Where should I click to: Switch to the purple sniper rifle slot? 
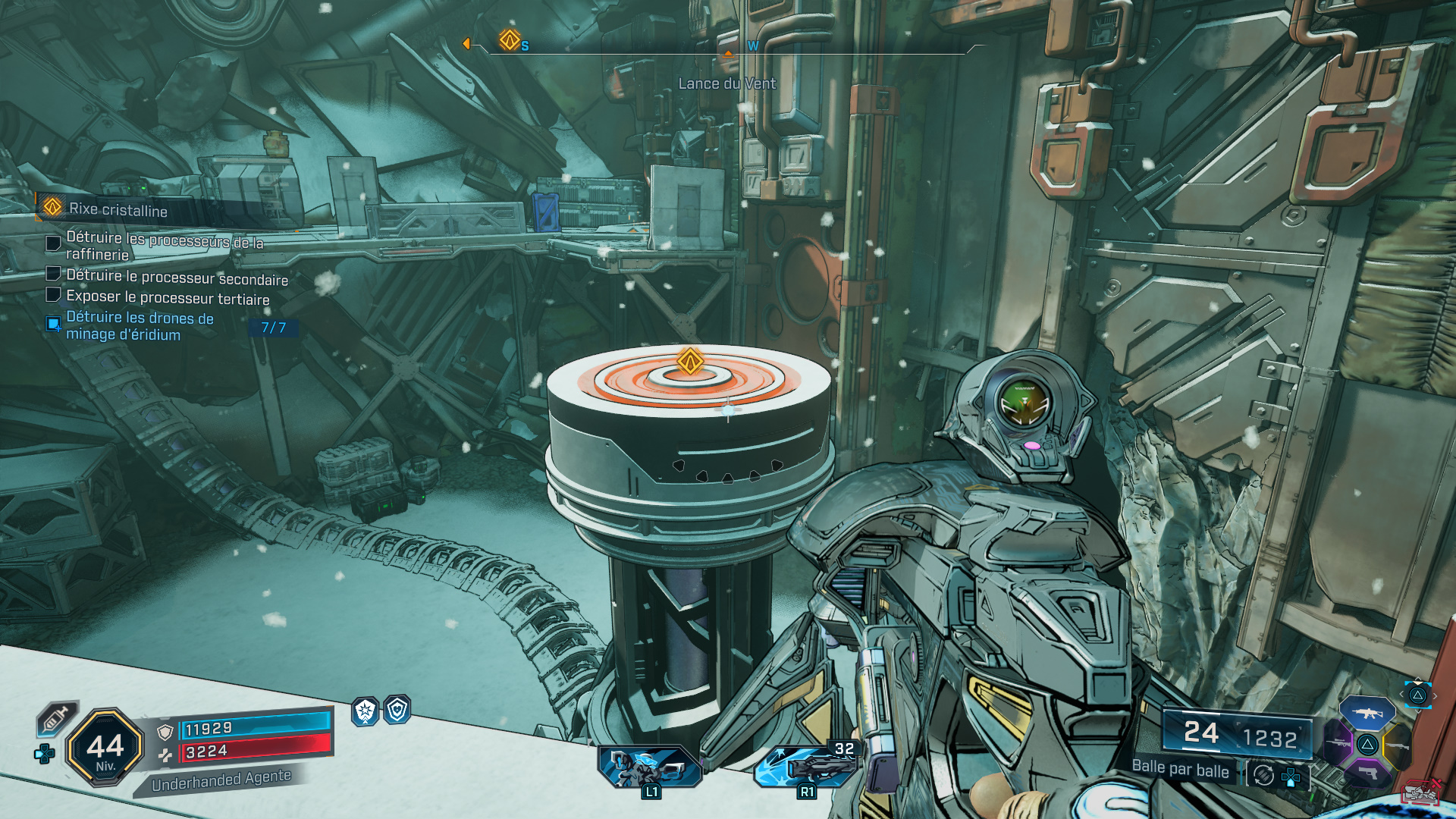click(x=1338, y=744)
